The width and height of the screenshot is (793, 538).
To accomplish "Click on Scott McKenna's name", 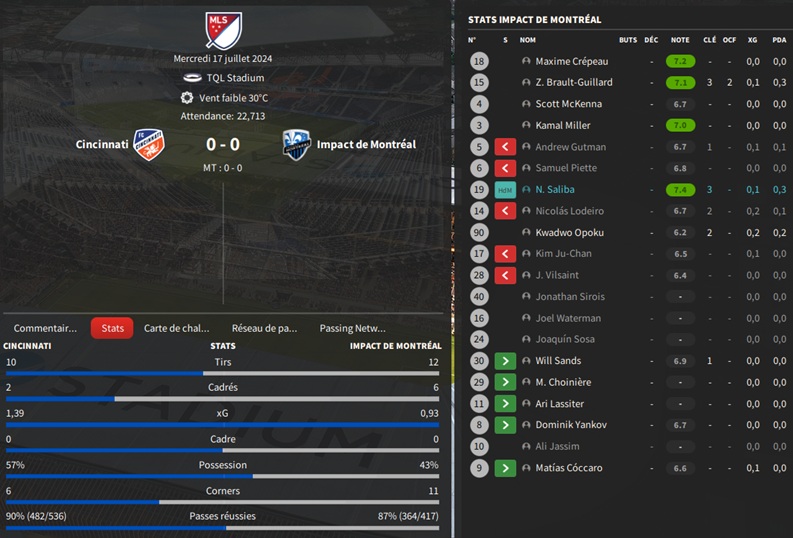I will coord(568,104).
